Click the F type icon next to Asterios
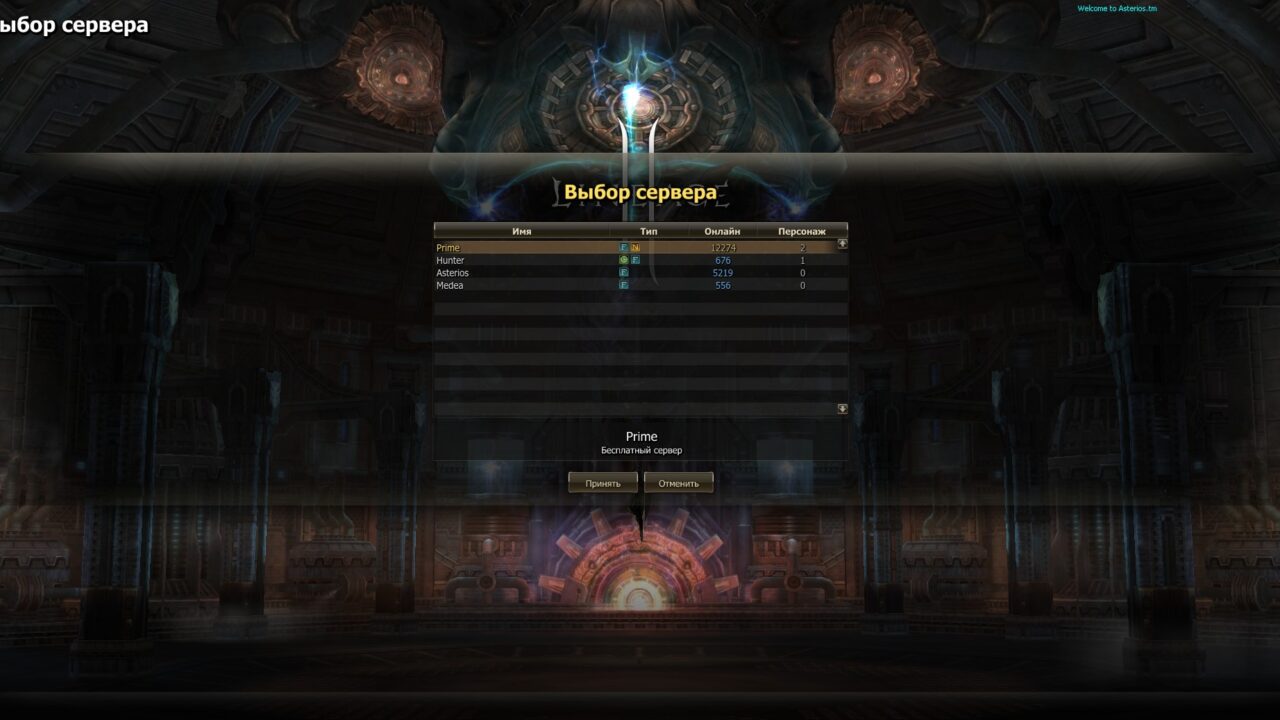1280x720 pixels. [x=624, y=272]
